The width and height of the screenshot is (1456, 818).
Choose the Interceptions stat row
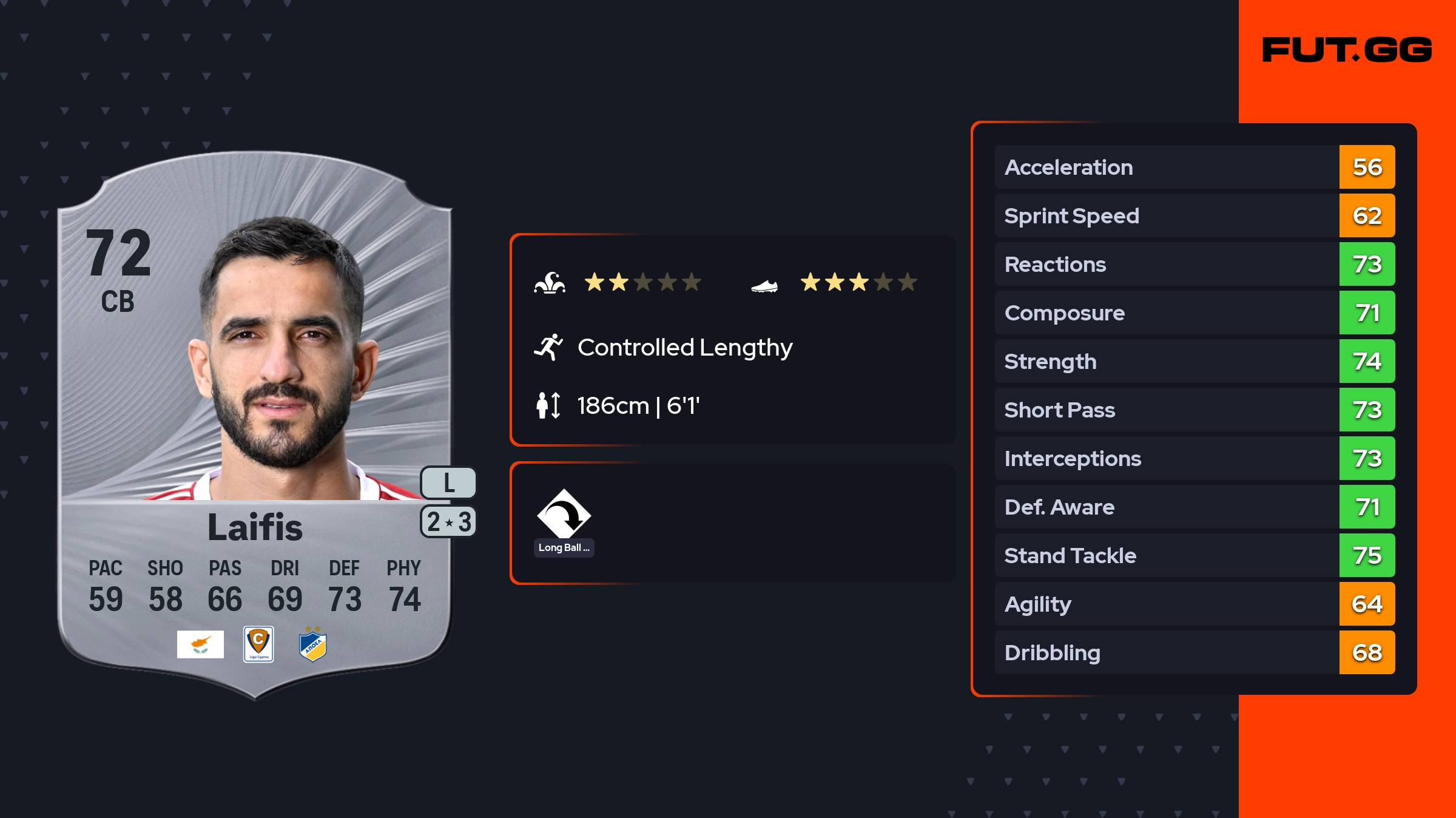click(1194, 458)
